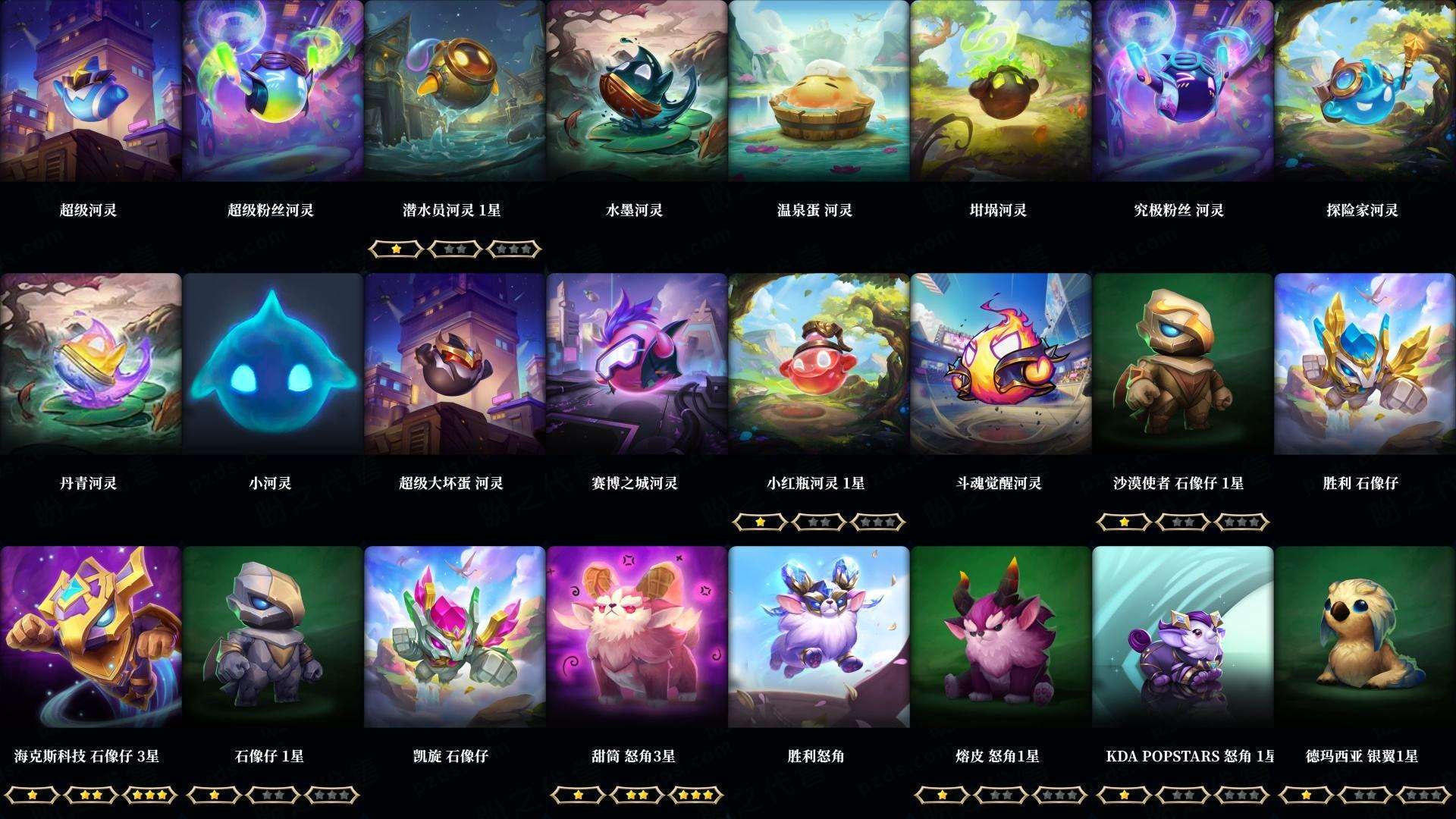Click 1-star selector for 德玛西亚 银翼
This screenshot has width=1456, height=819.
coord(1306,795)
